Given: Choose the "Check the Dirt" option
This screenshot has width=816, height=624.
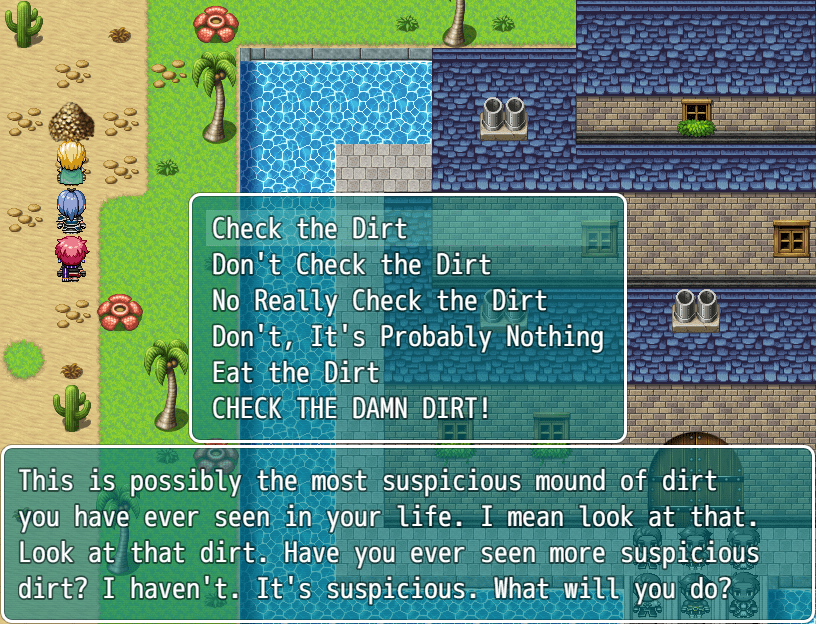Looking at the screenshot, I should tap(310, 229).
